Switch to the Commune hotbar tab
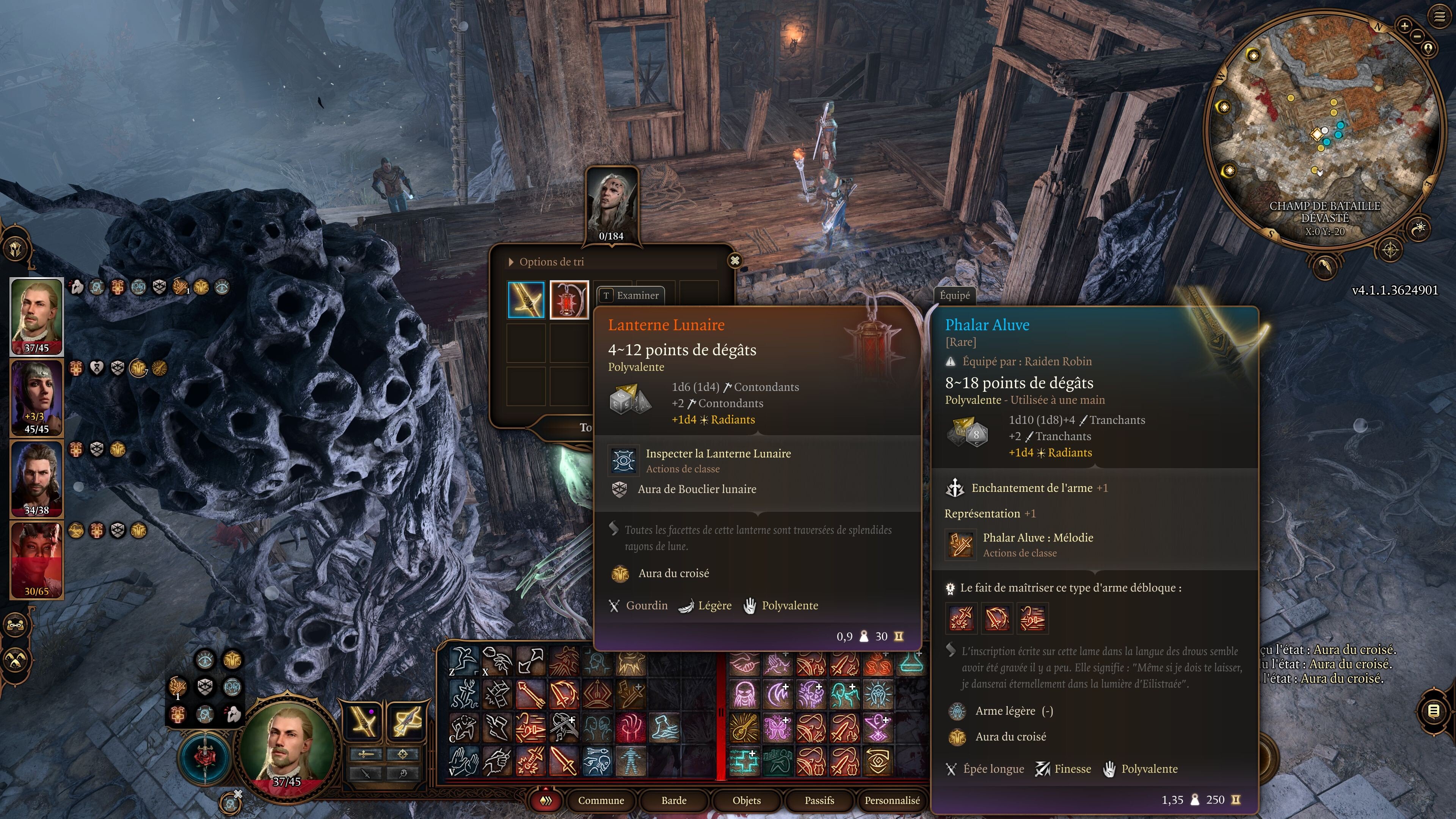Viewport: 1456px width, 819px height. tap(600, 800)
